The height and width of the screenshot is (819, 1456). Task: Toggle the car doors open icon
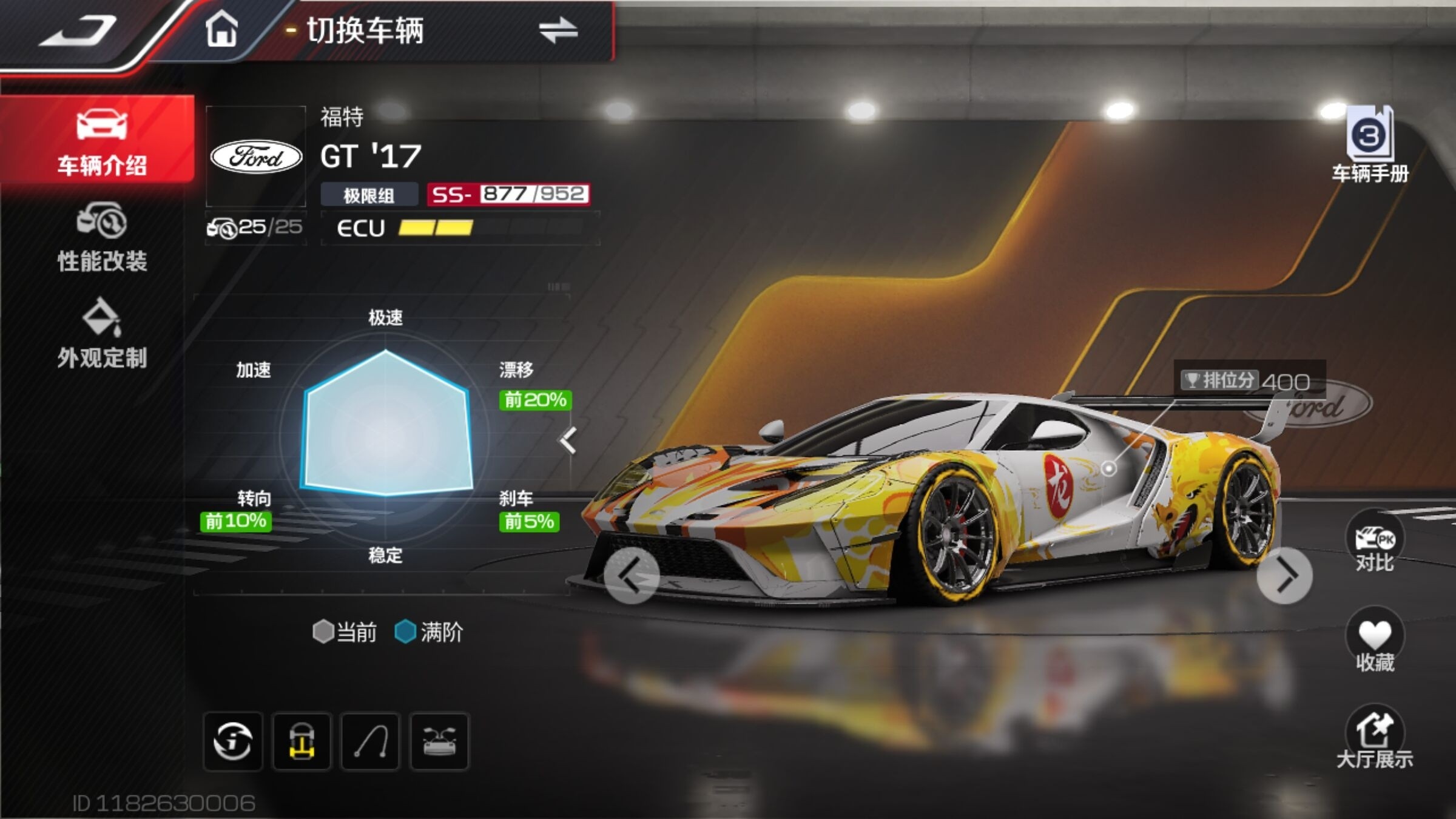click(439, 741)
